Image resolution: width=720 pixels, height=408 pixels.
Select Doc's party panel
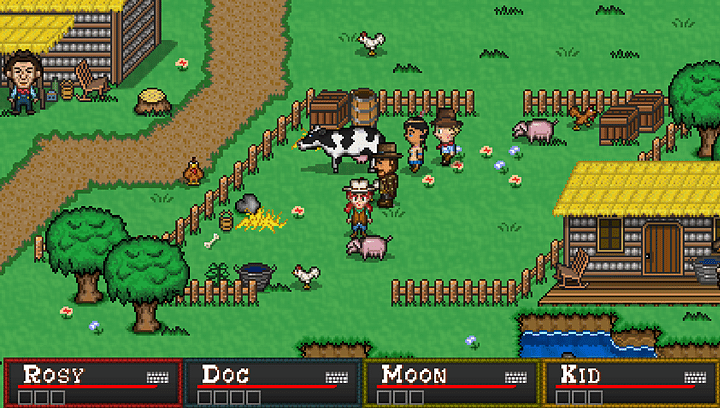(271, 383)
